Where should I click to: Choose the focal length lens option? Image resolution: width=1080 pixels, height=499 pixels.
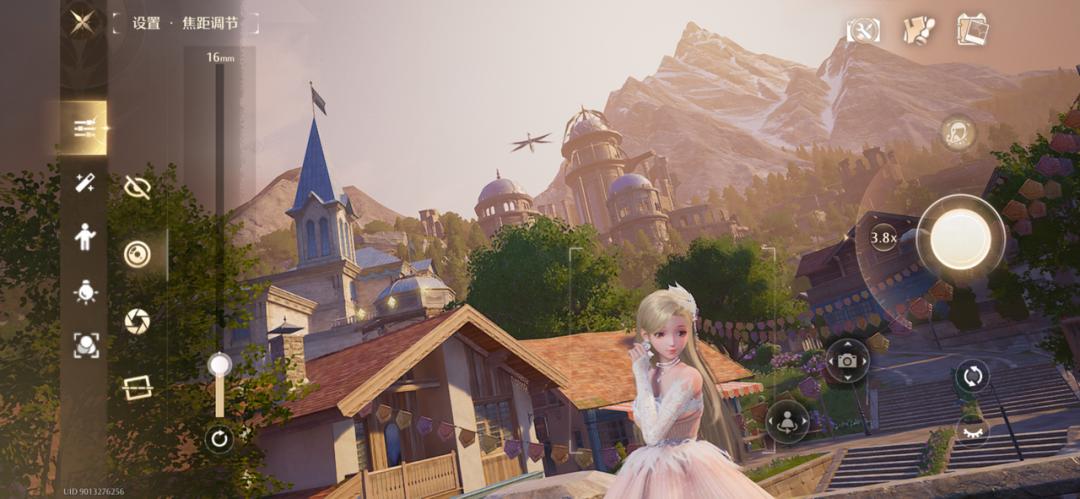point(137,254)
